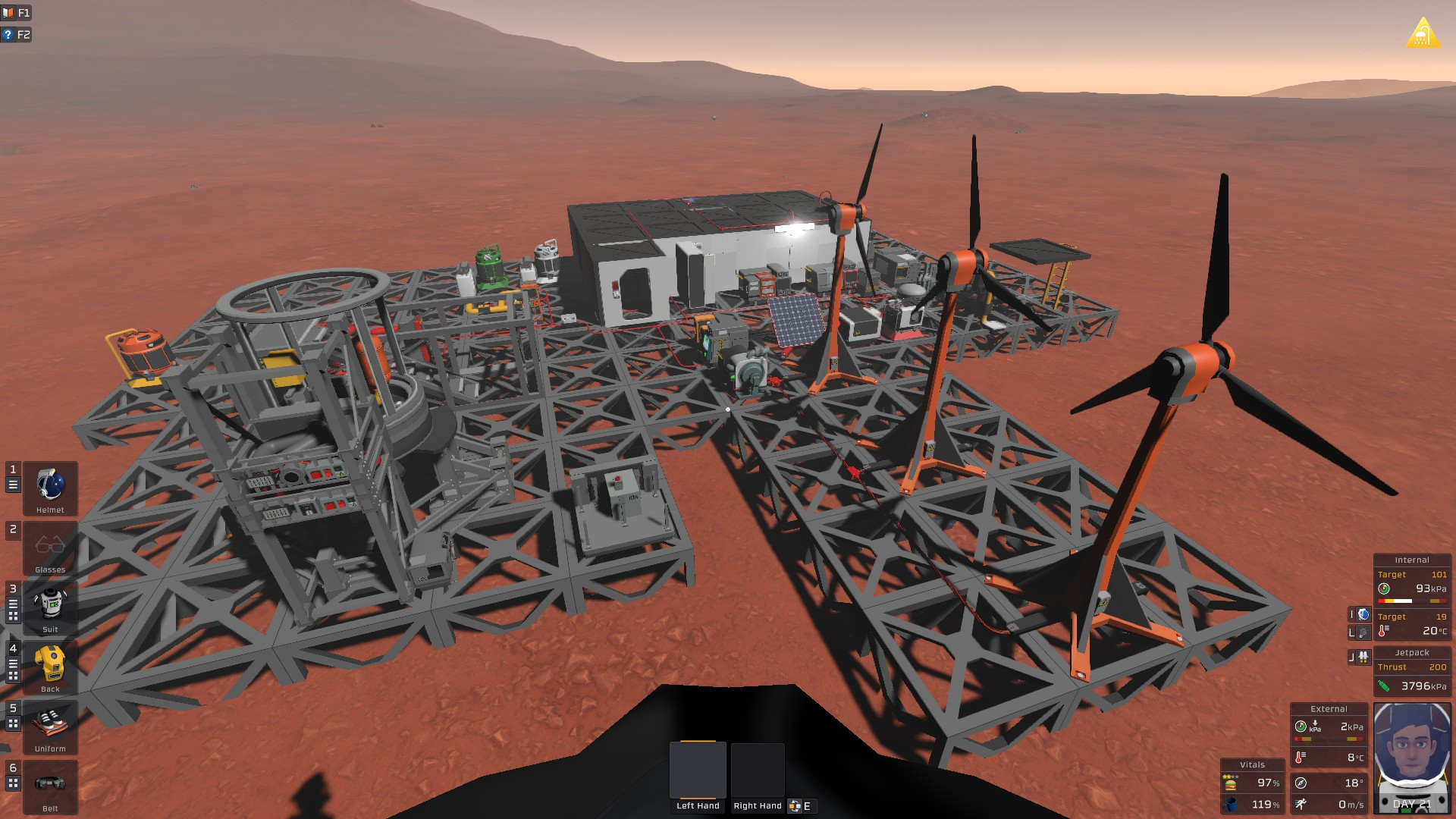Click the yellow storm warning icon
Screen dimensions: 1456x819
tap(1423, 33)
